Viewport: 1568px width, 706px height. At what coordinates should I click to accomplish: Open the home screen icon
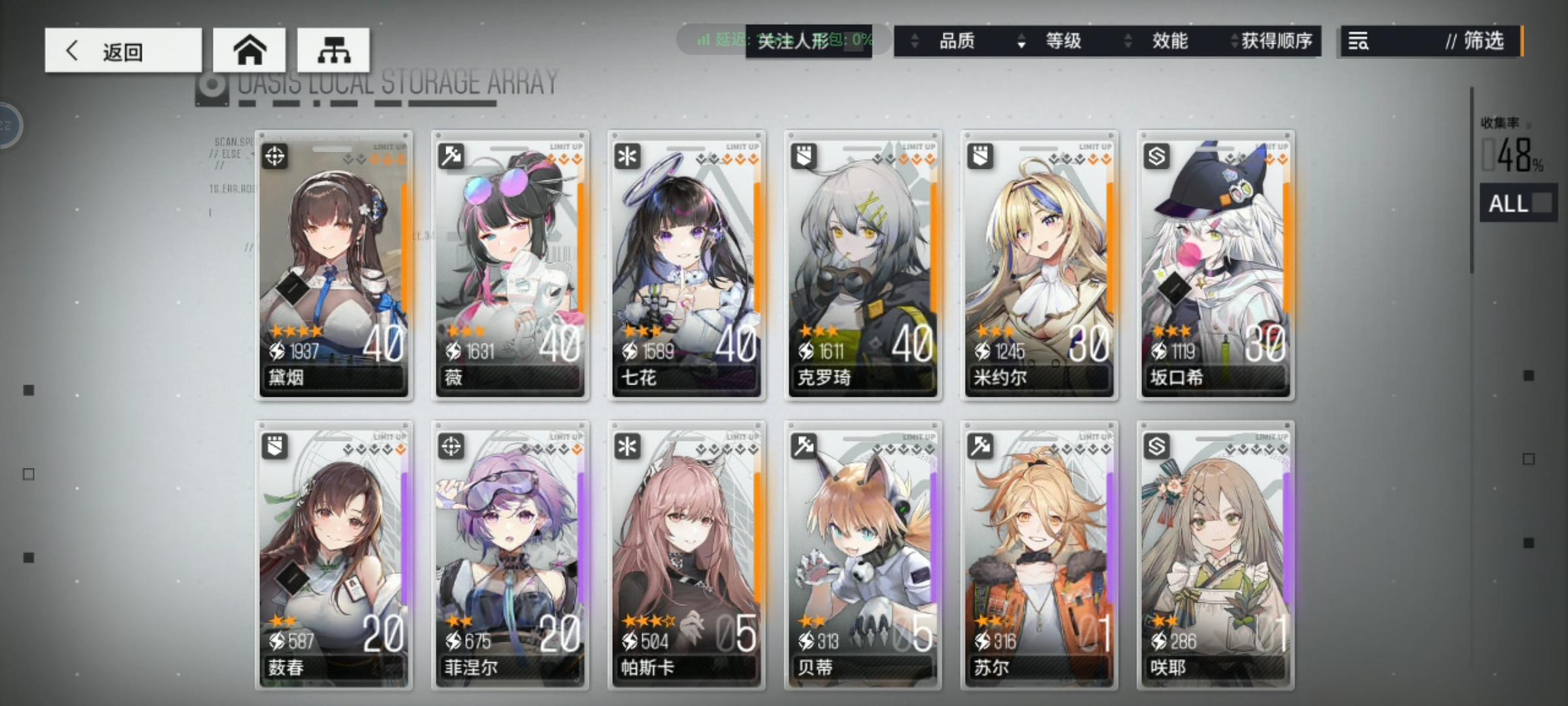point(250,49)
